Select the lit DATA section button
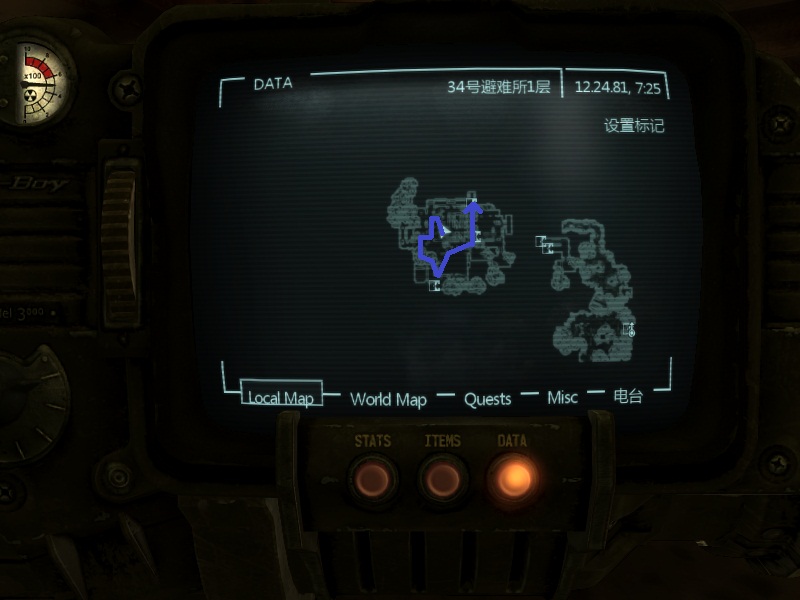This screenshot has height=600, width=800. click(512, 478)
